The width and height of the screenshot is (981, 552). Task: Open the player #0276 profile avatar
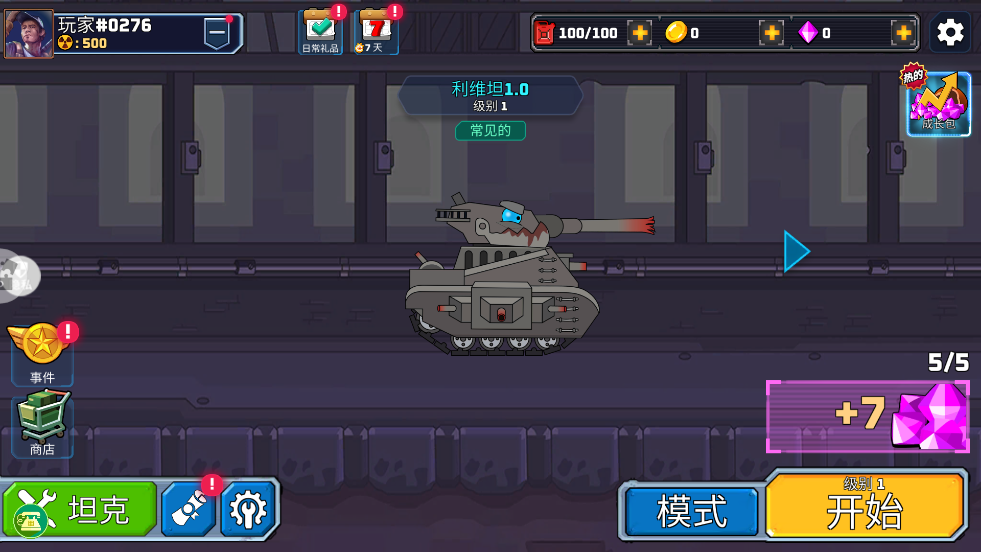29,34
